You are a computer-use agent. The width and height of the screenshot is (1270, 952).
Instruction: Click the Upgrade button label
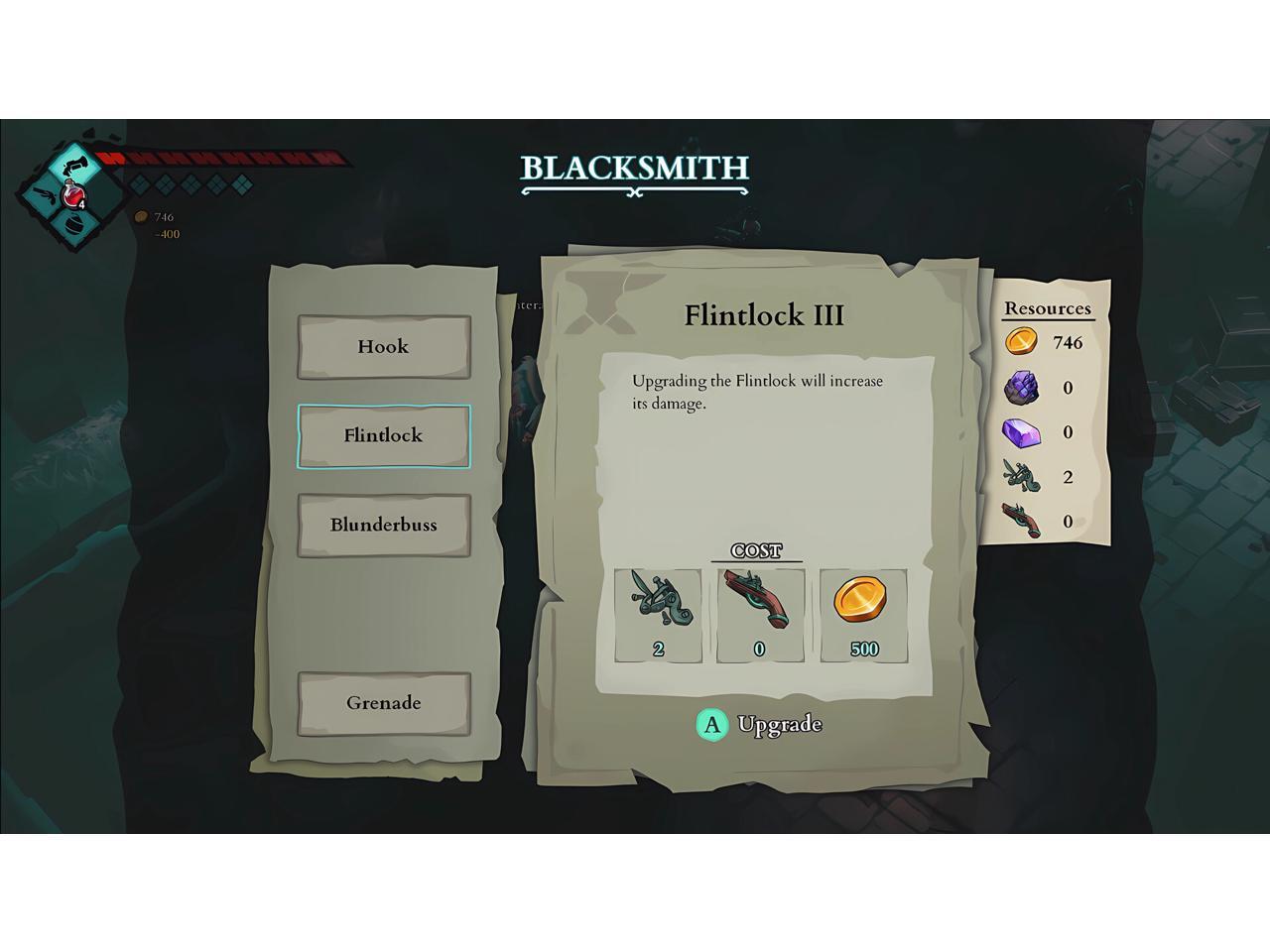point(779,725)
